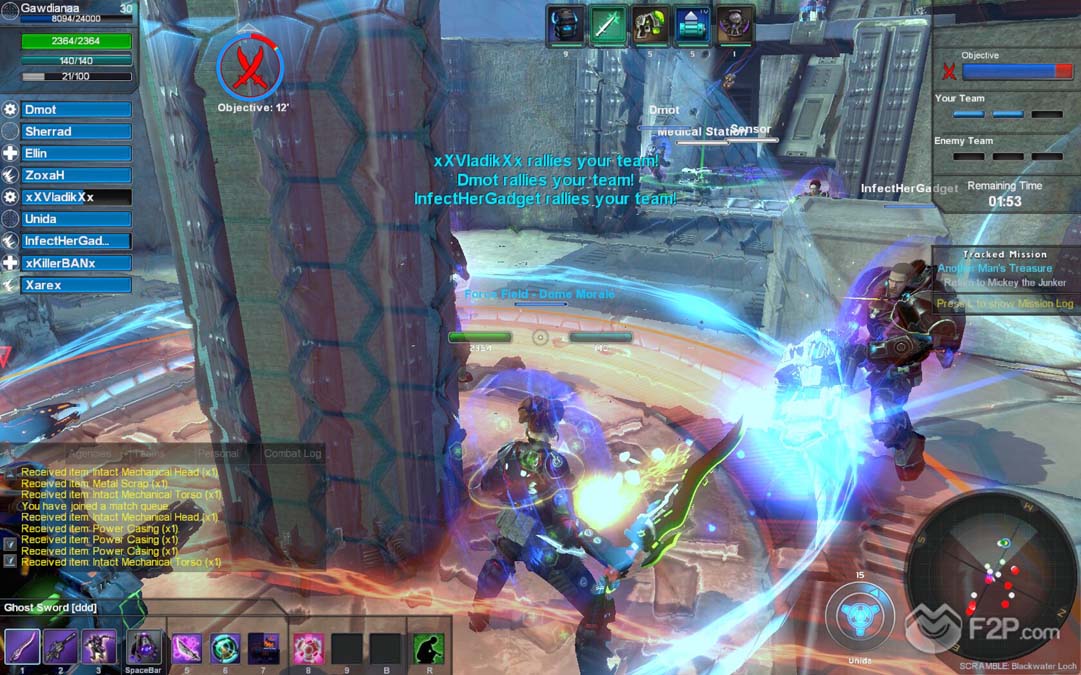Image resolution: width=1081 pixels, height=675 pixels.
Task: Use the glowing purple blade ability
Action: (x=187, y=648)
